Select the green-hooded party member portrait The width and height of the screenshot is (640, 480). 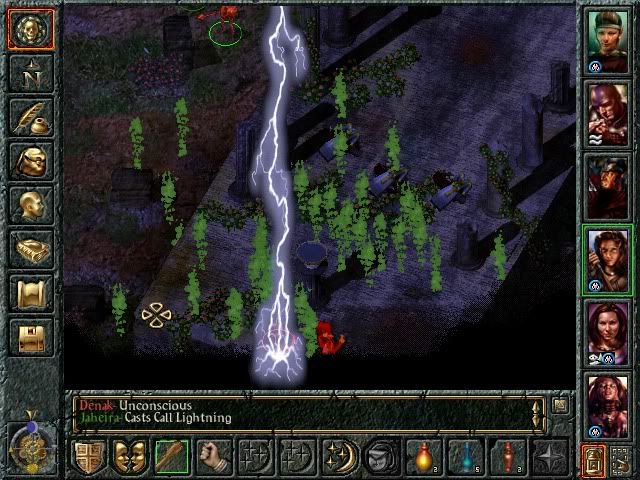coord(607,41)
